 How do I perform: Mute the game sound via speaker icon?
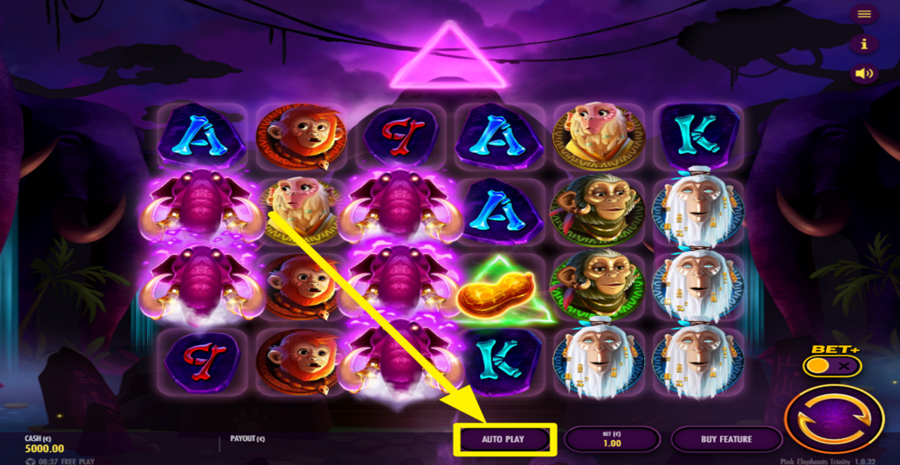click(x=864, y=73)
